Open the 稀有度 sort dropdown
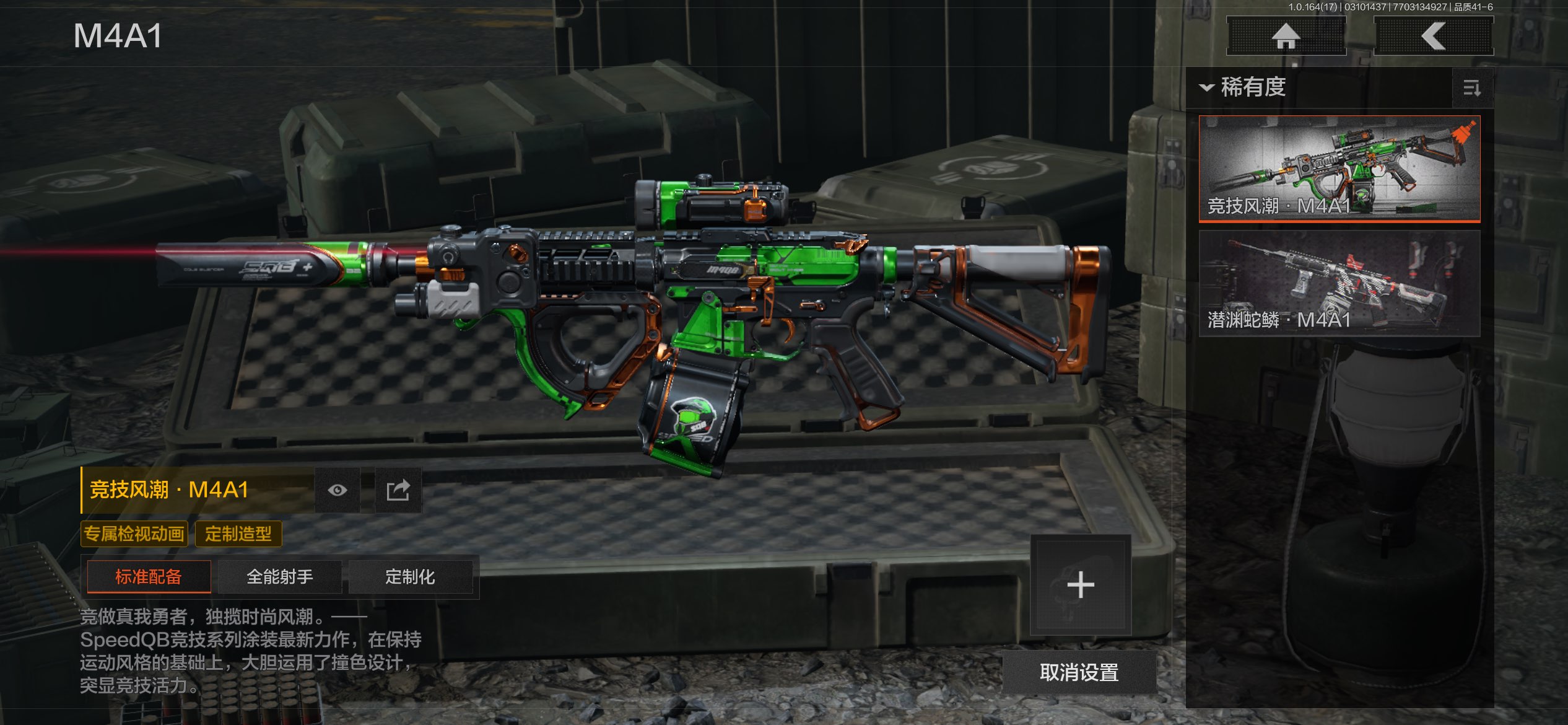Image resolution: width=1568 pixels, height=725 pixels. [1244, 87]
